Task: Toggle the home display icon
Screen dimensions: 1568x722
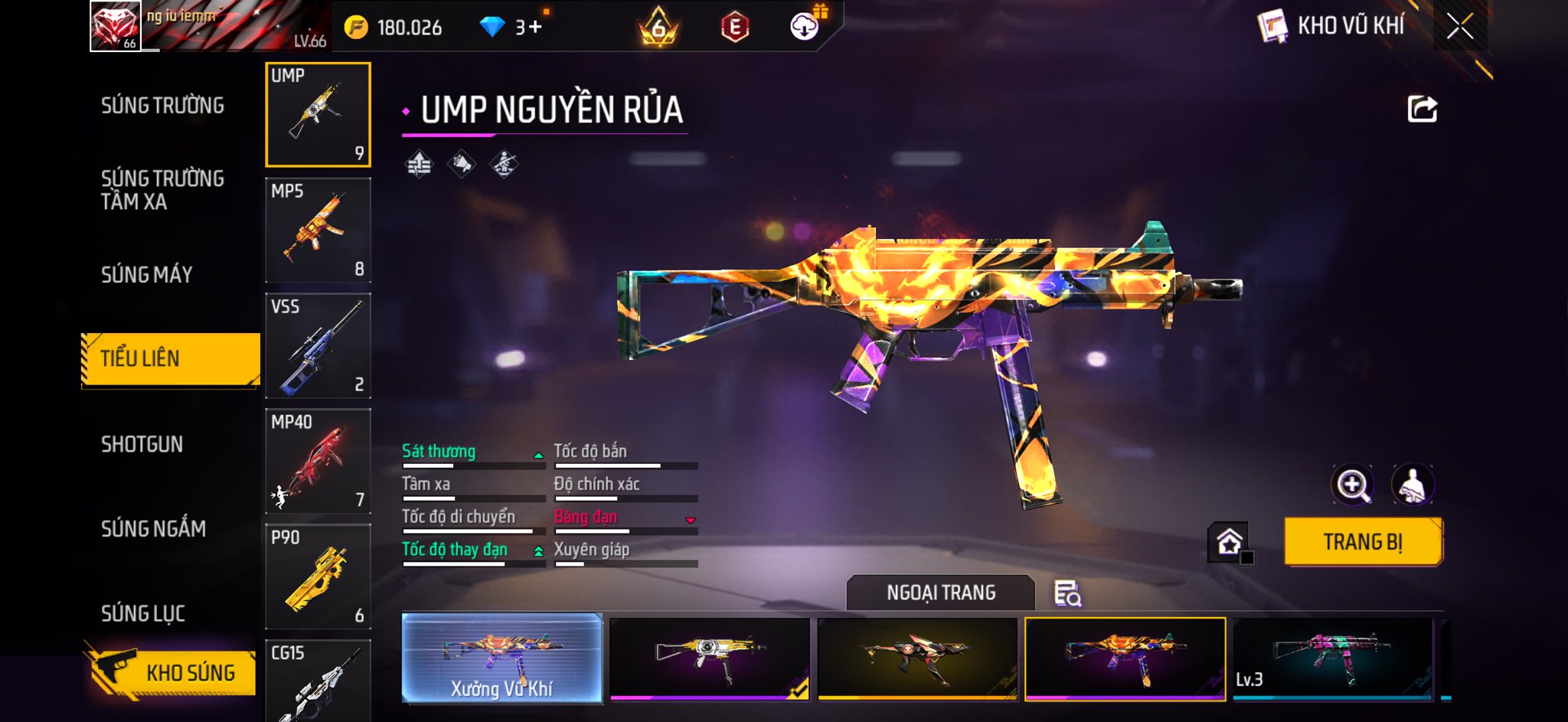Action: 1229,542
